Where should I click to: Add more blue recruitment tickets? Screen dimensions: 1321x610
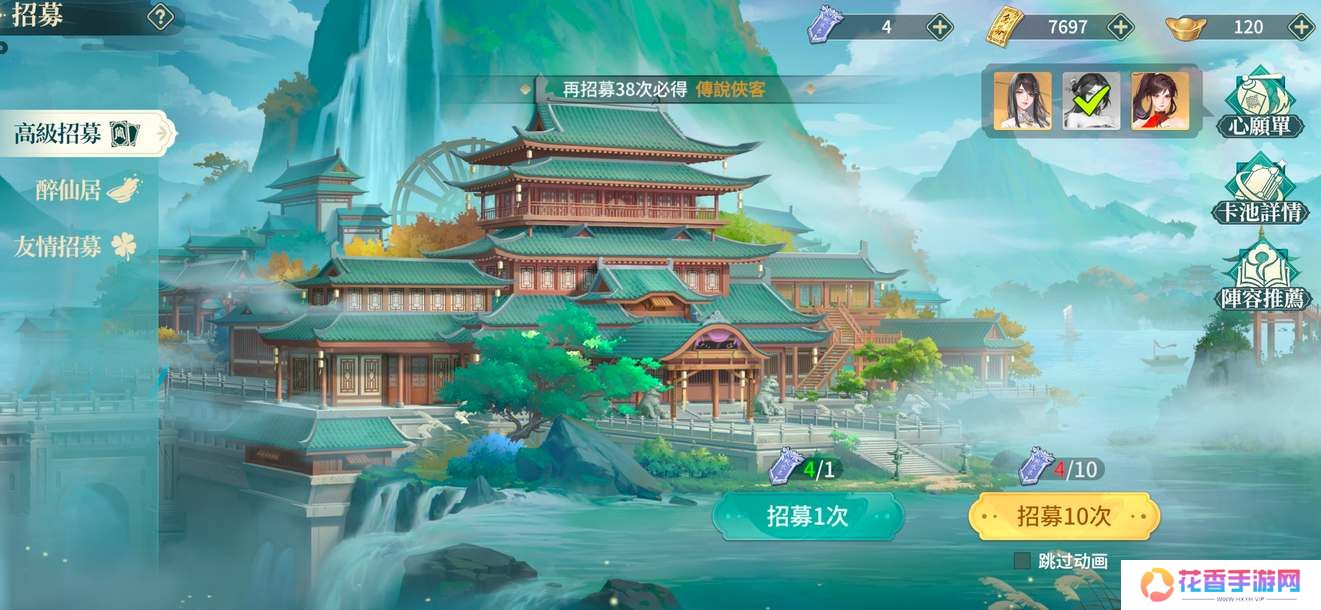click(939, 27)
